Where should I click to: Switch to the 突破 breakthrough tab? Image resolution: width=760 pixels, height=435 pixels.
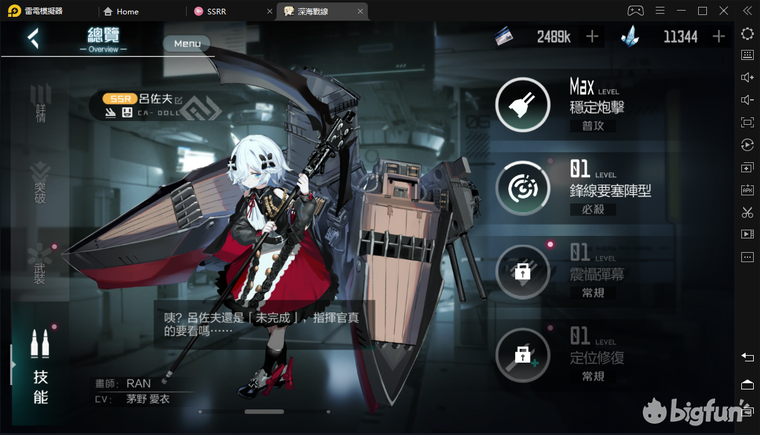40,183
